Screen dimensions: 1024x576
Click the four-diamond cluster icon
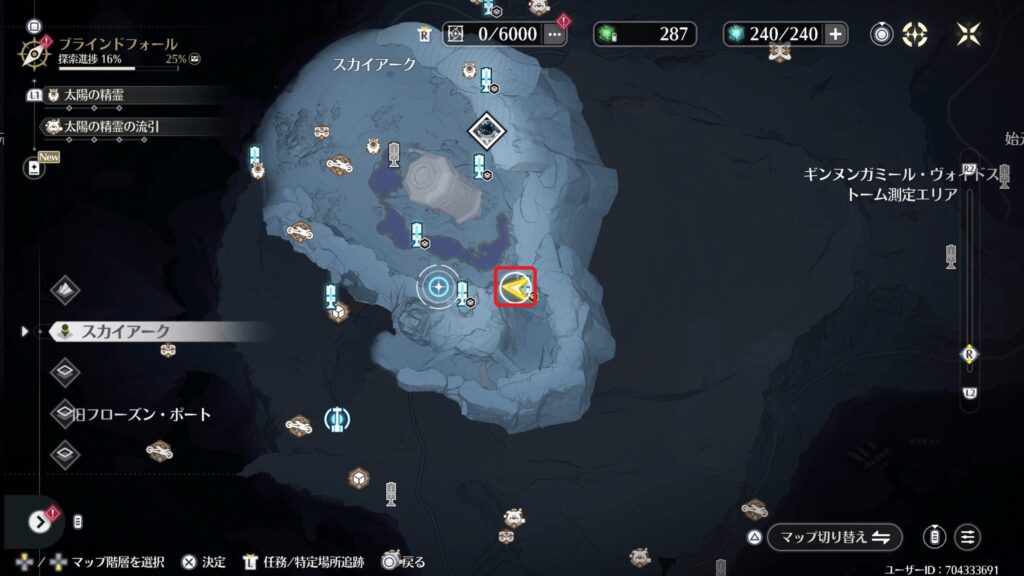click(914, 34)
